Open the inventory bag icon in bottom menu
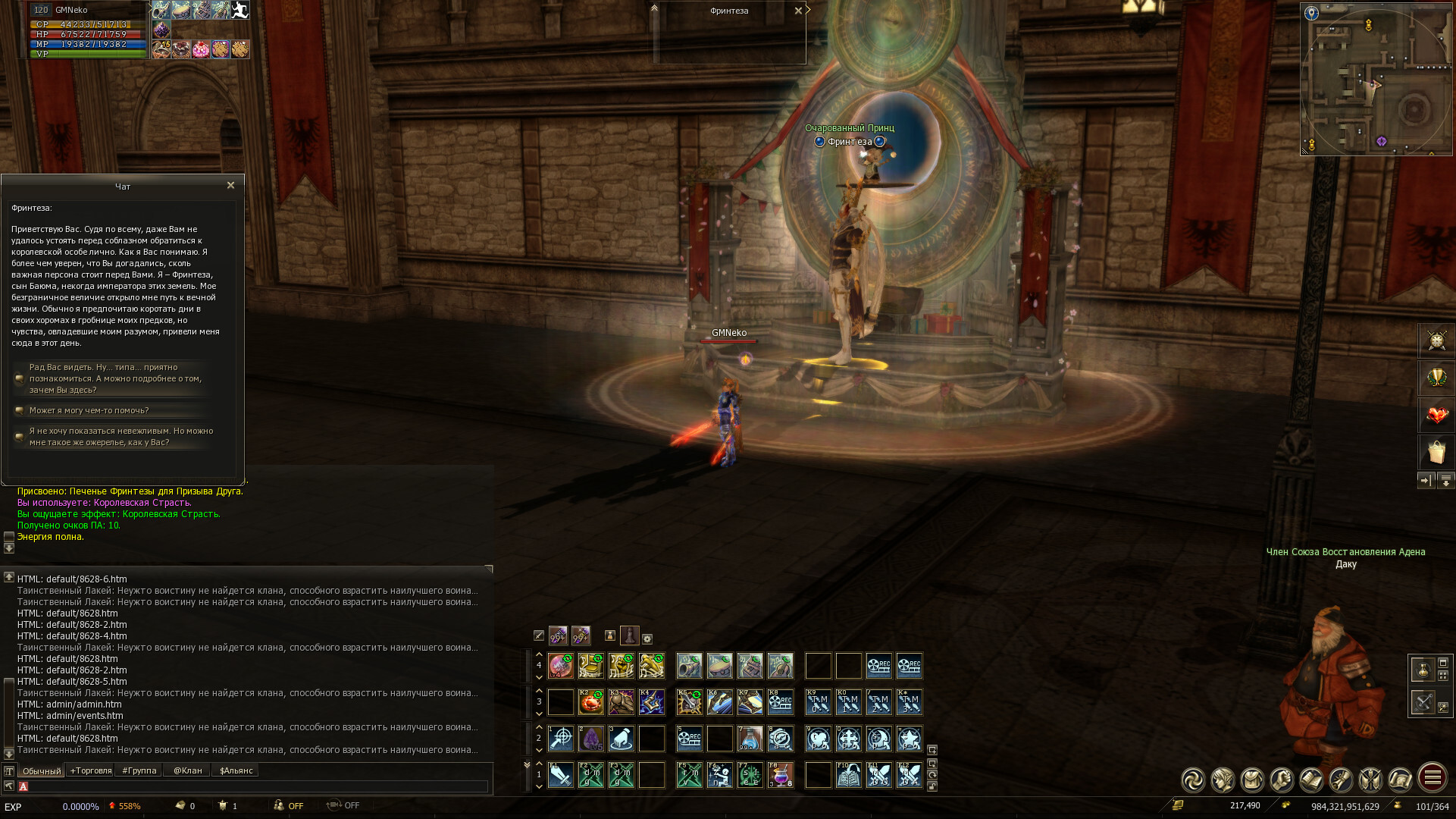Image resolution: width=1456 pixels, height=819 pixels. (x=1252, y=780)
